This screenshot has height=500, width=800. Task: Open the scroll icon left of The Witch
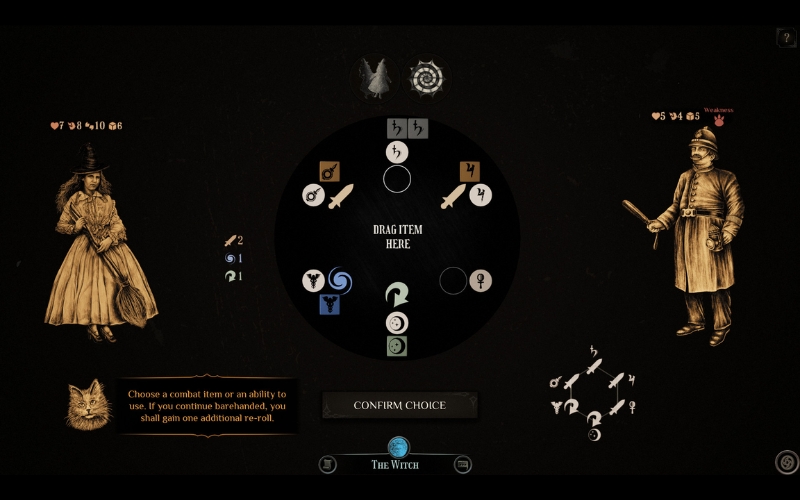[x=327, y=464]
